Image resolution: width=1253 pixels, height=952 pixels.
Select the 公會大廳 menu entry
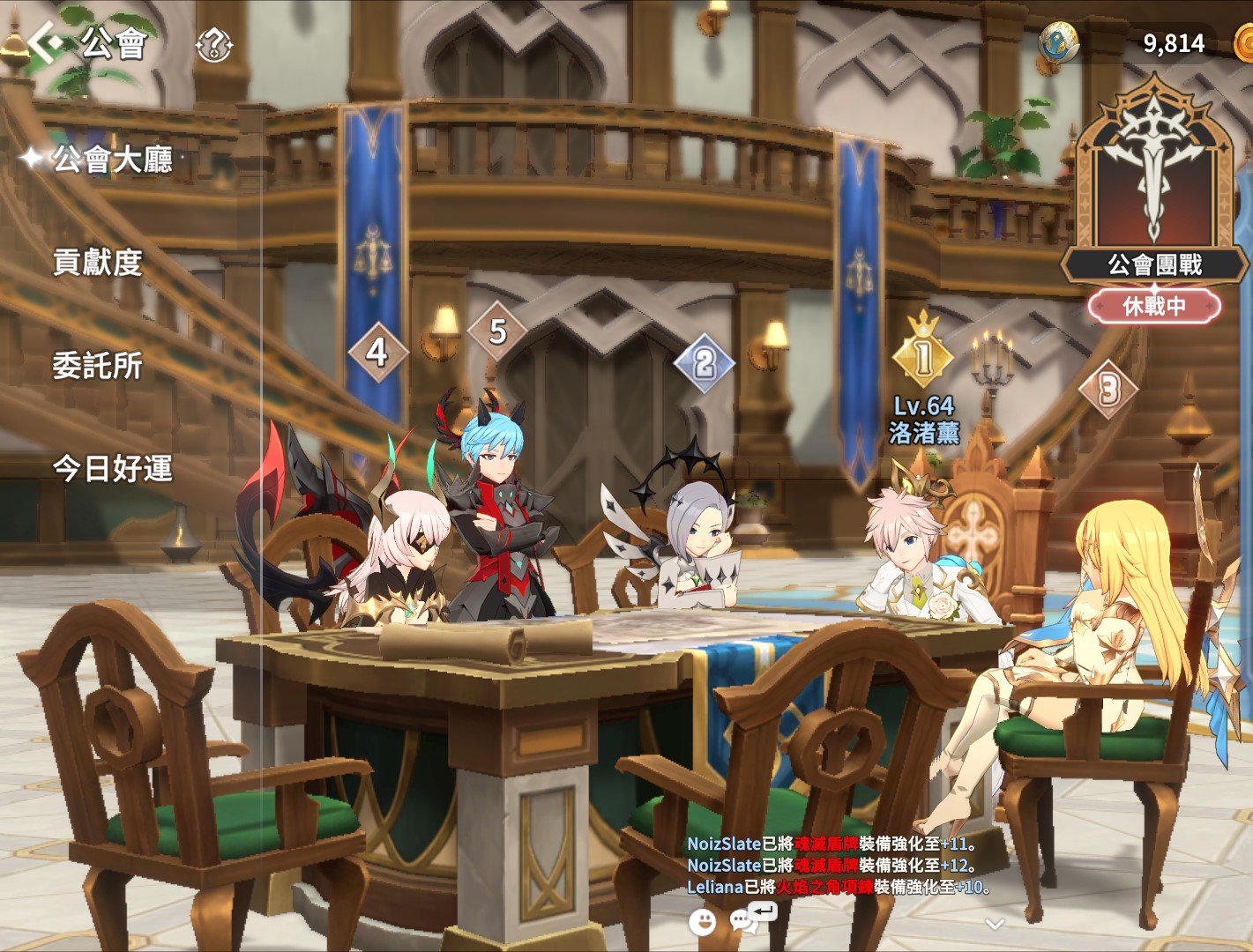pos(112,160)
